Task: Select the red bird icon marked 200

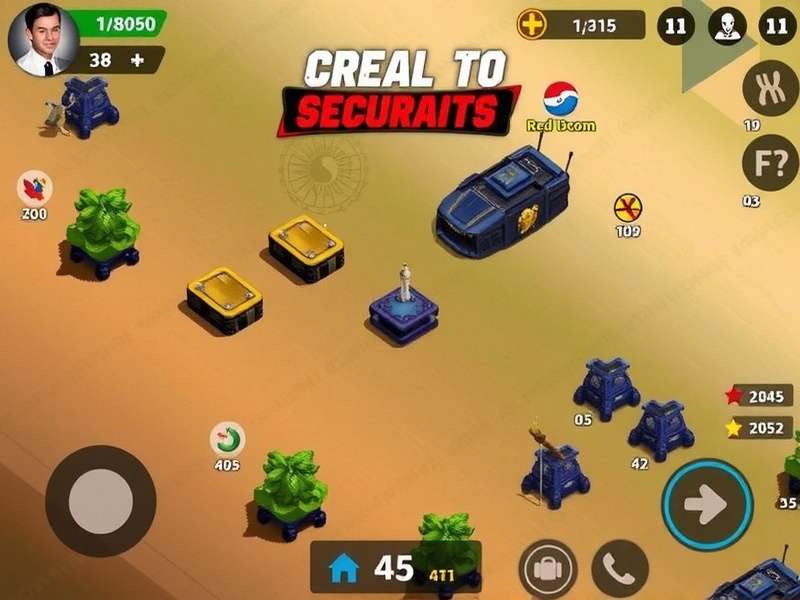Action: pos(35,188)
